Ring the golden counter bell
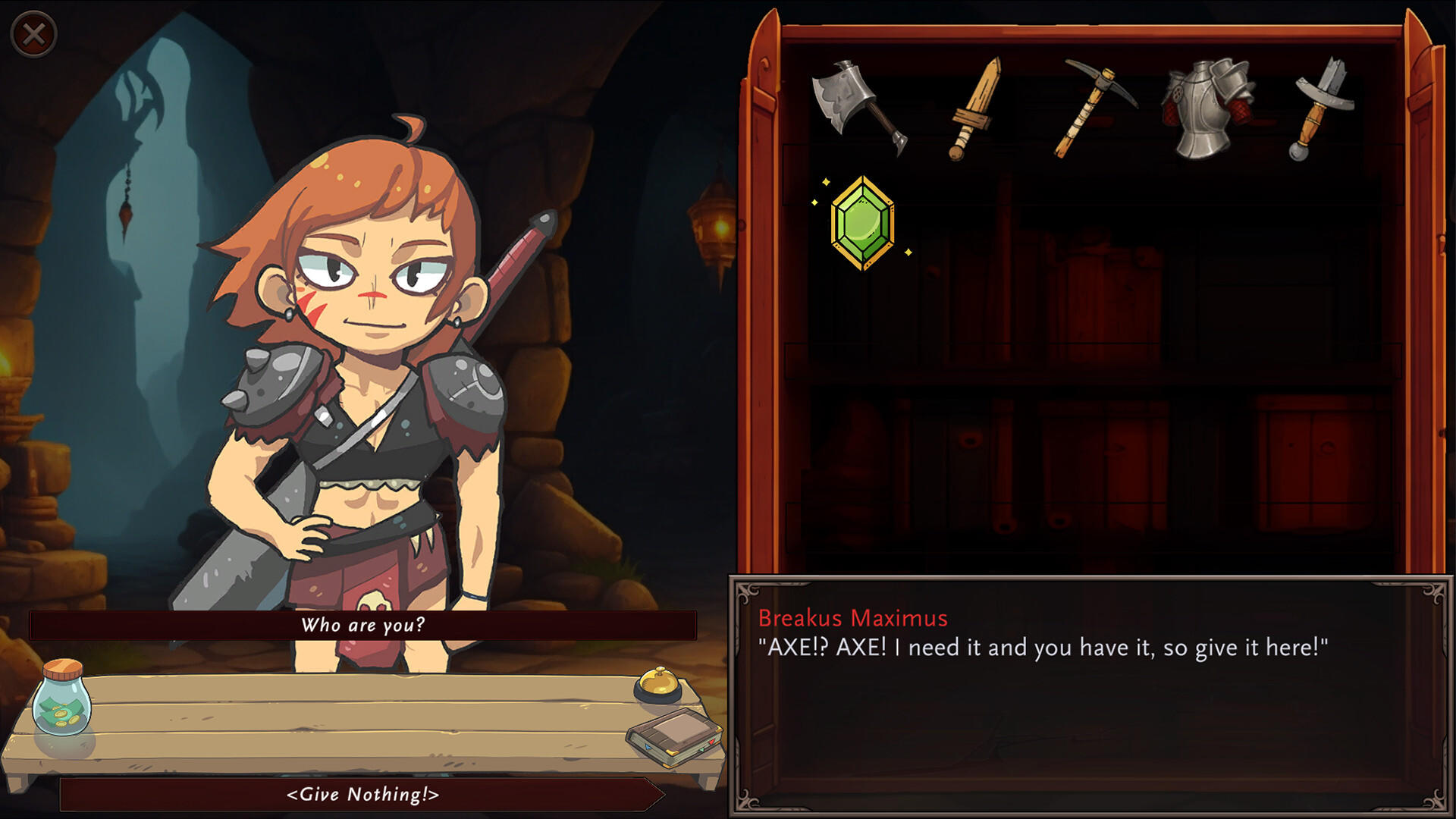This screenshot has width=1456, height=819. pyautogui.click(x=657, y=683)
